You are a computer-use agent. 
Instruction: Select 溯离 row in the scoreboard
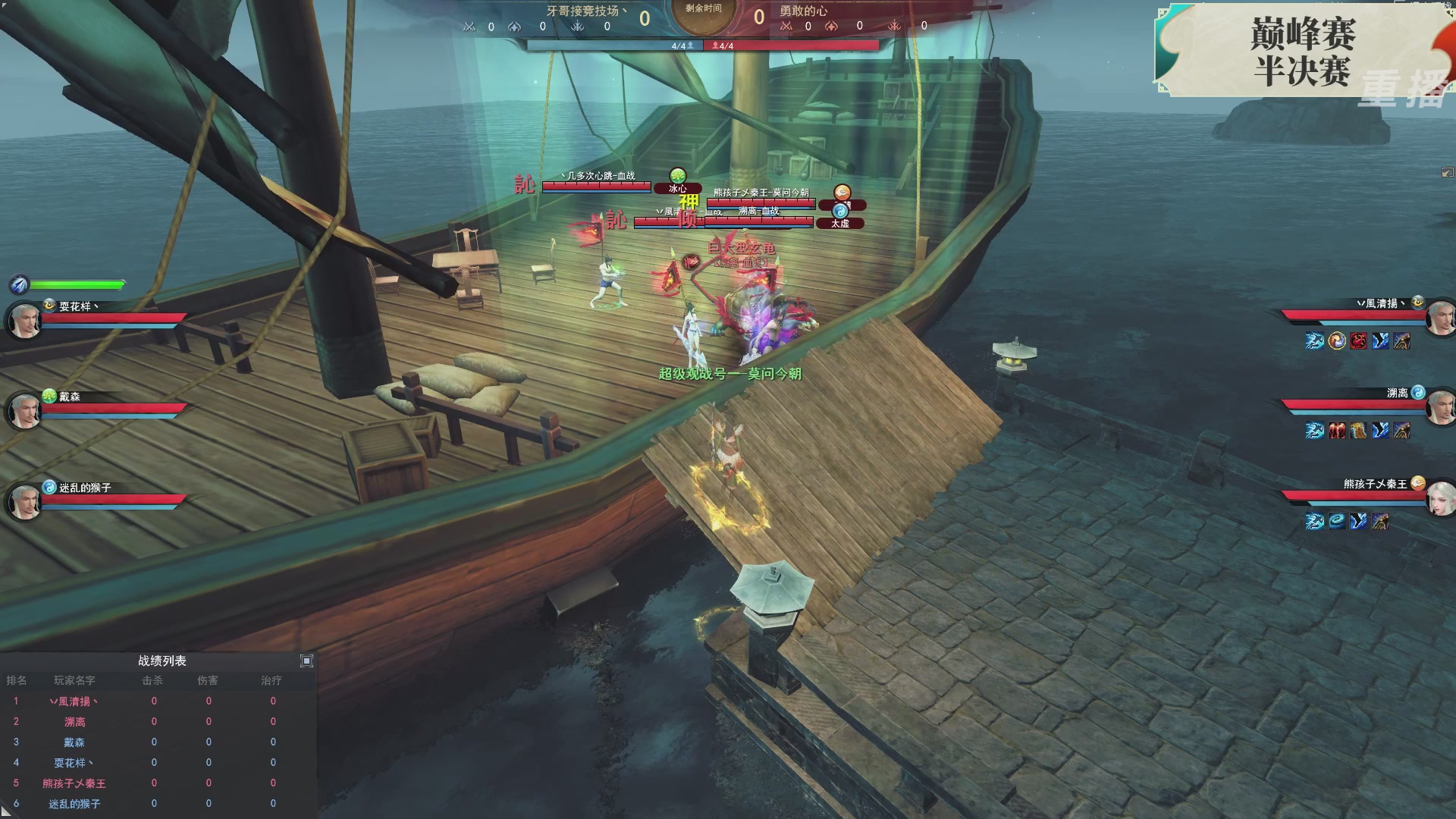coord(74,722)
